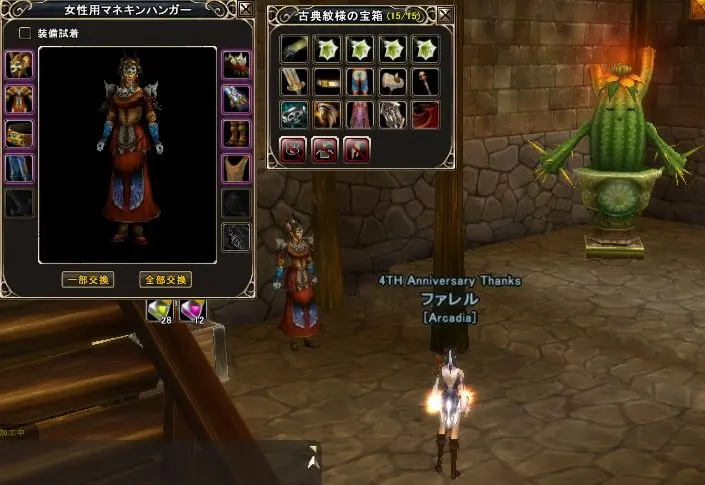Select the mannequin's brown boots slot
Screen dimensions: 705x485
coord(236,134)
